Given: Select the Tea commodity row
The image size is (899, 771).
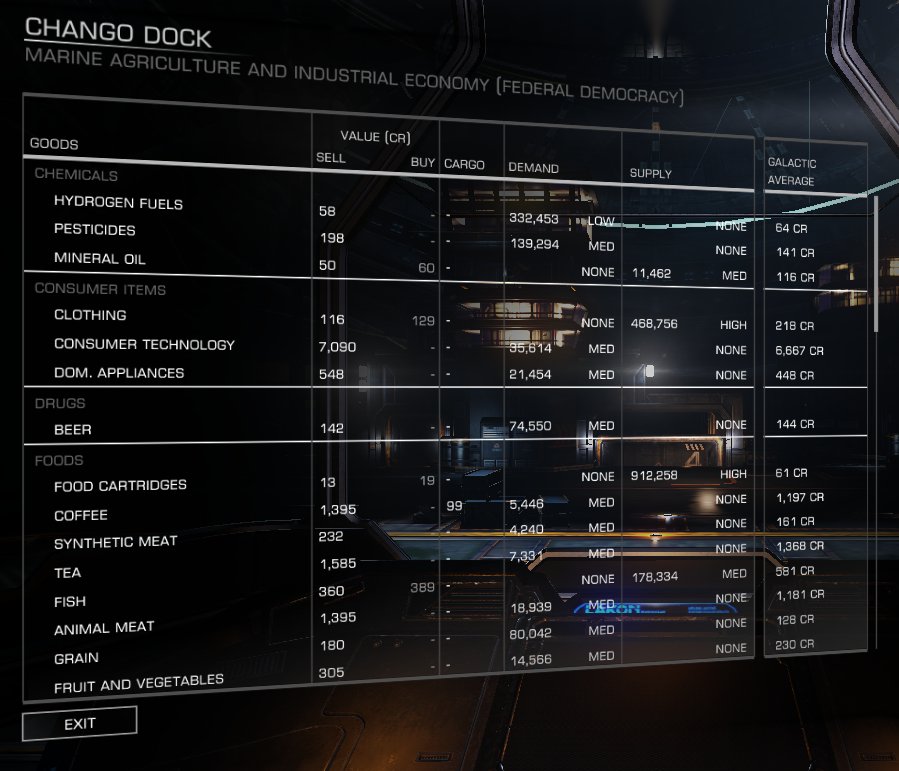Looking at the screenshot, I should coord(68,573).
